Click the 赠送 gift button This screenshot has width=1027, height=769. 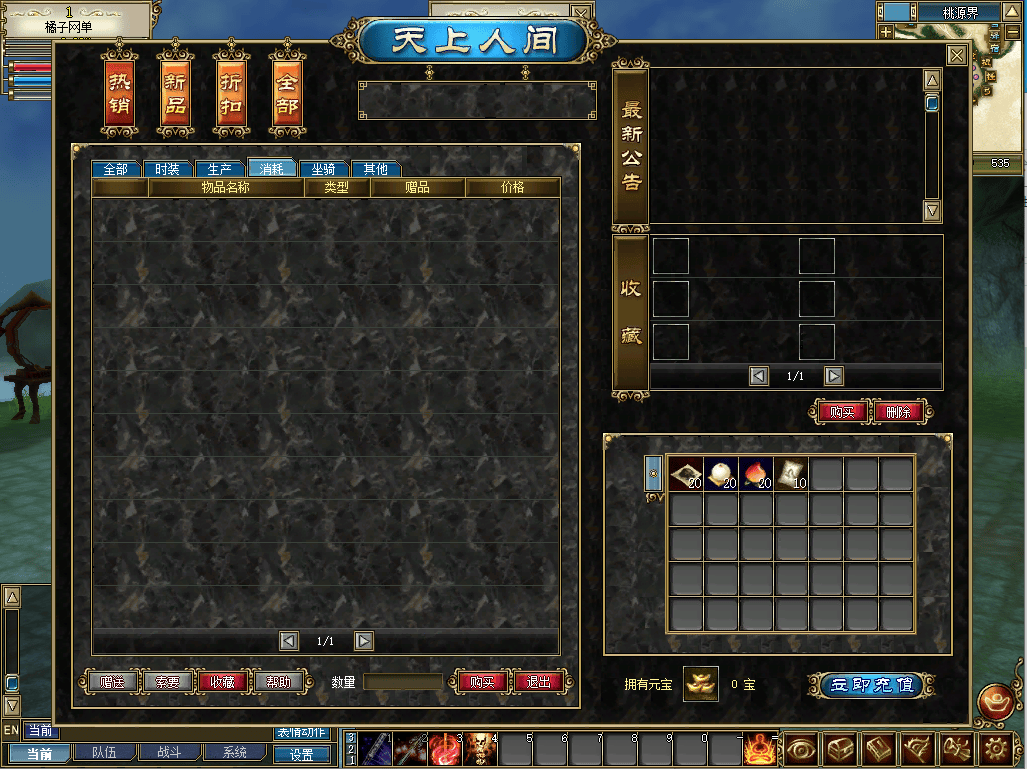click(x=112, y=682)
